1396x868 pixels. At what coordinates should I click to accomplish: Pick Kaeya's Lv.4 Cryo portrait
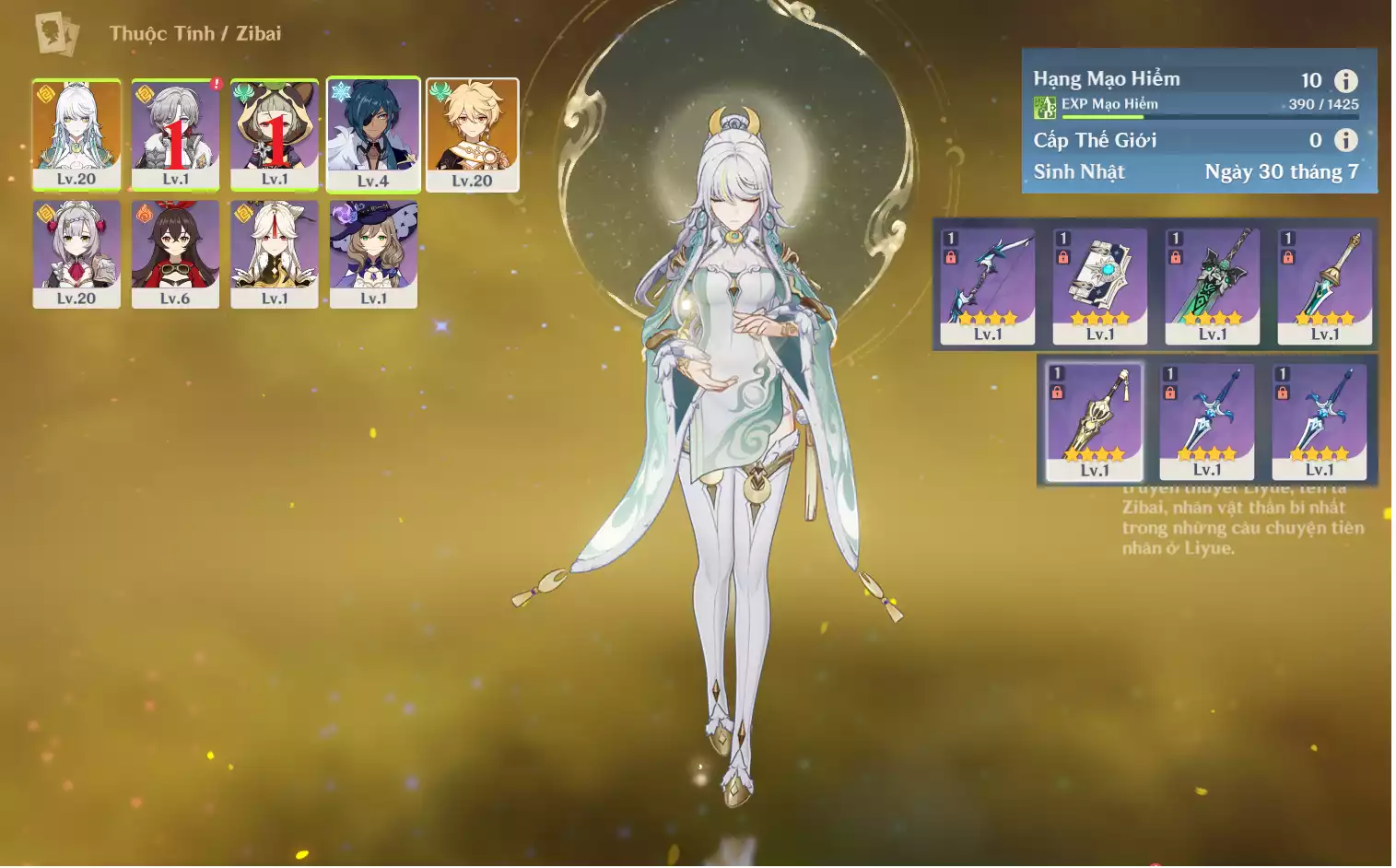(x=373, y=135)
